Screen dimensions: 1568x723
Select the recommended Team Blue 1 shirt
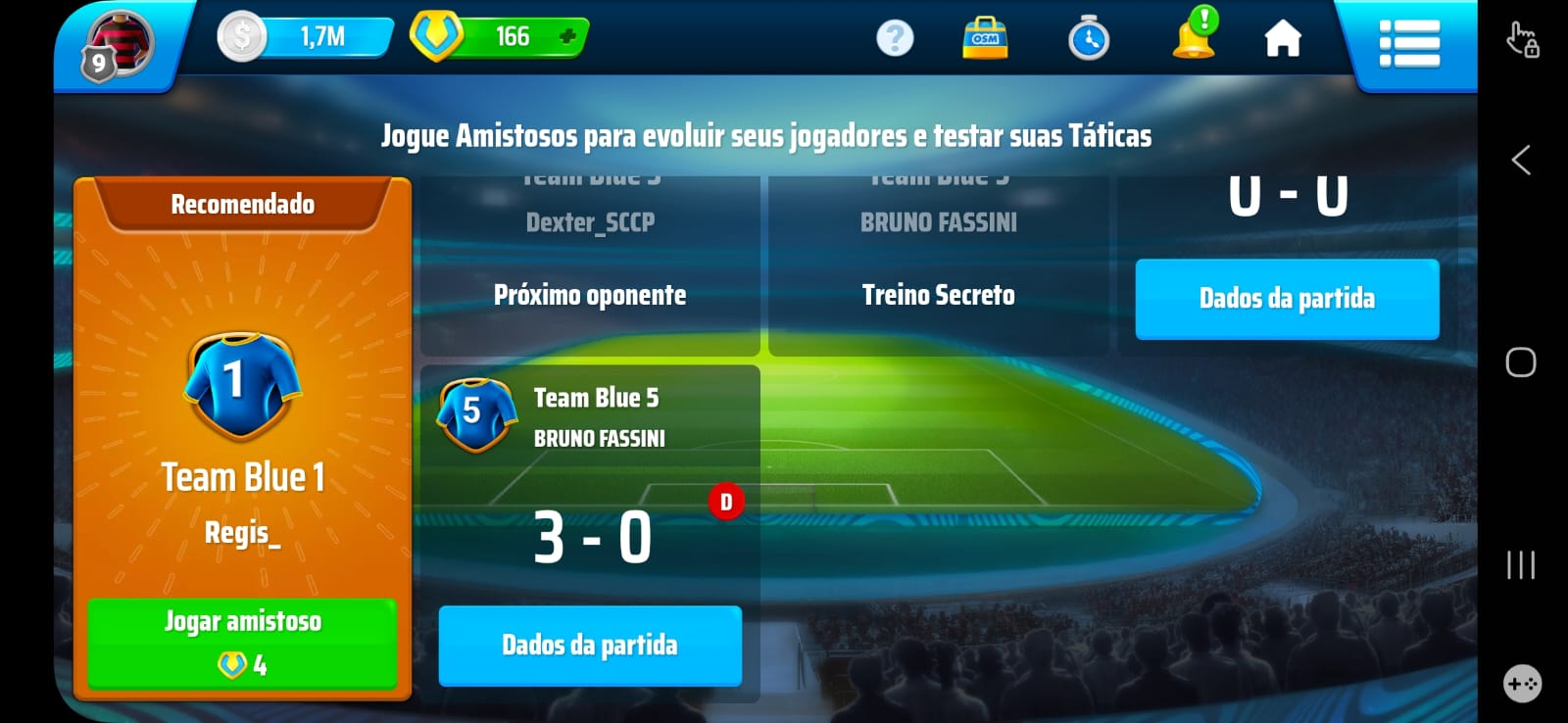click(242, 385)
